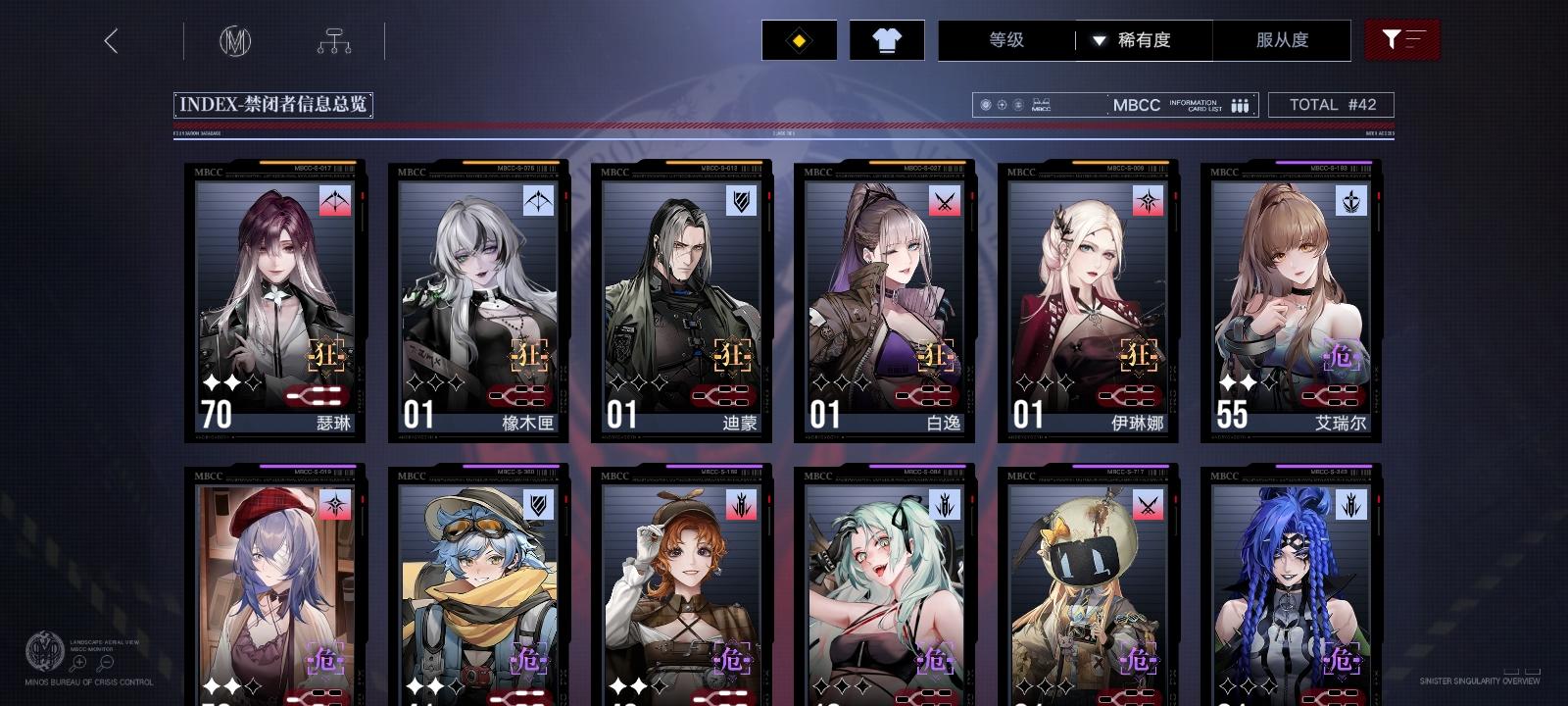Click the TOTAL #42 counter
This screenshot has height=706, width=1568.
(1333, 104)
